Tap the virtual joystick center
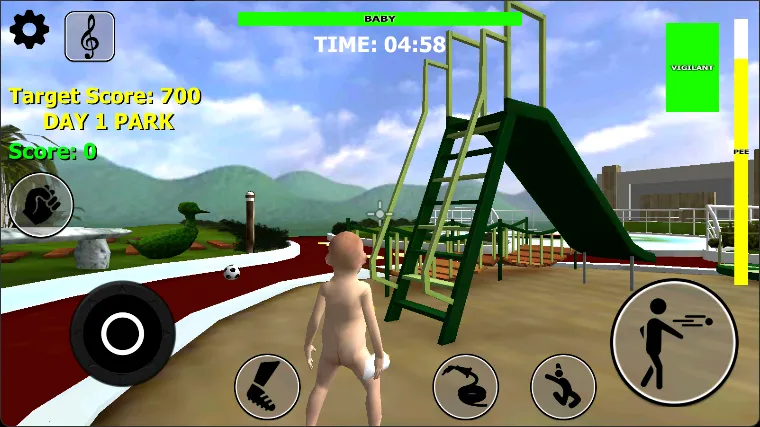 (x=123, y=332)
